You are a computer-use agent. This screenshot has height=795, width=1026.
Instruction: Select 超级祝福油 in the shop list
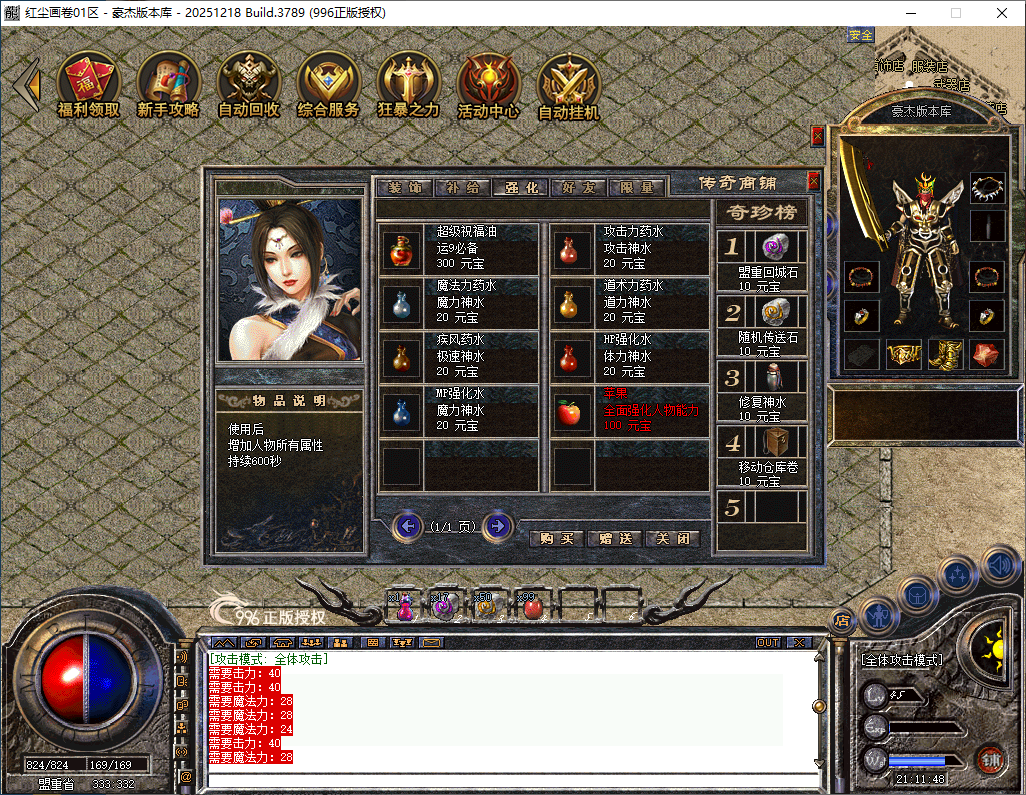click(x=459, y=248)
